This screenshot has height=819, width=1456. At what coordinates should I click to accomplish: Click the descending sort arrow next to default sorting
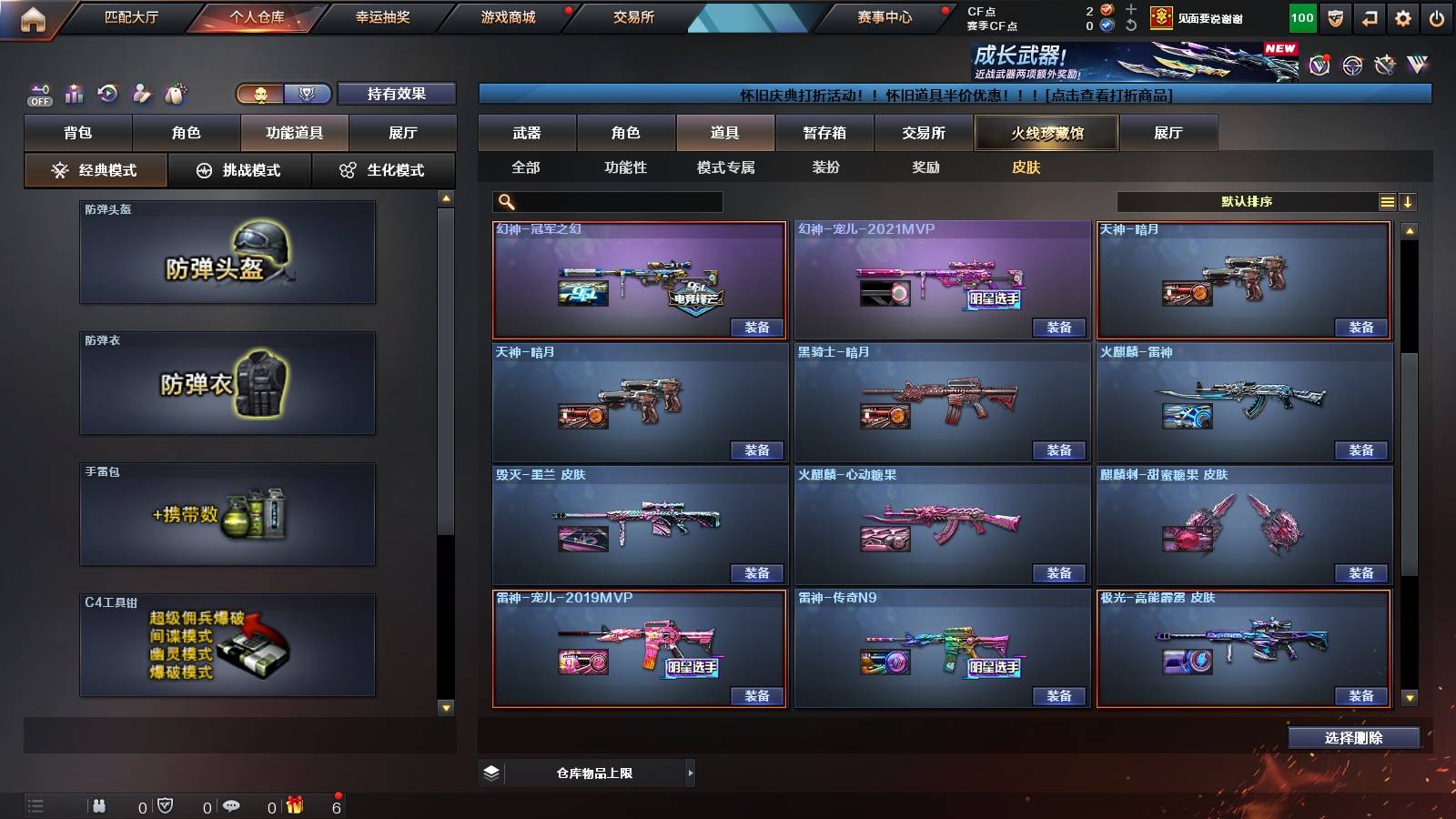pos(1410,201)
